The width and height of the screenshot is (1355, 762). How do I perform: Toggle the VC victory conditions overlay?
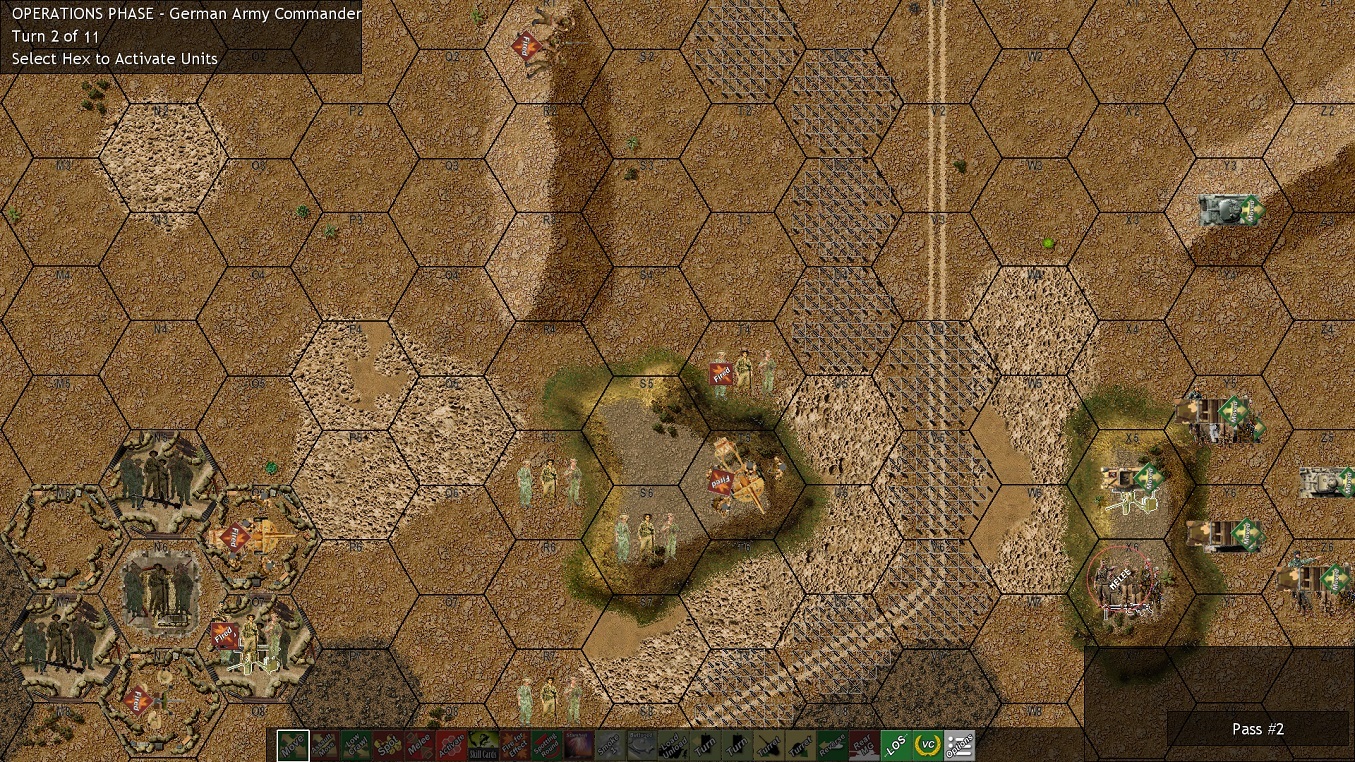(x=928, y=745)
